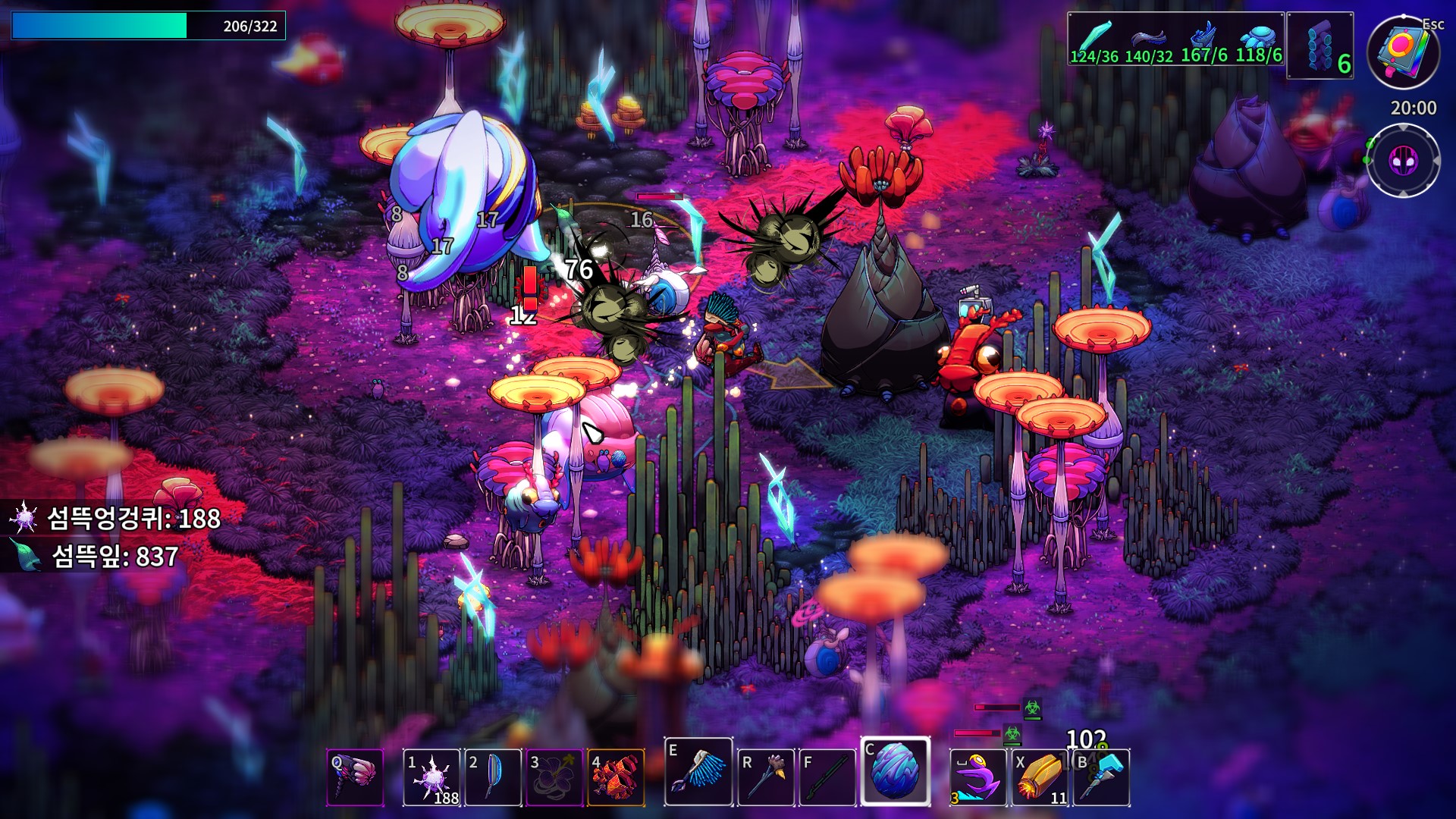Select the blue feathered tool in slot E

698,772
